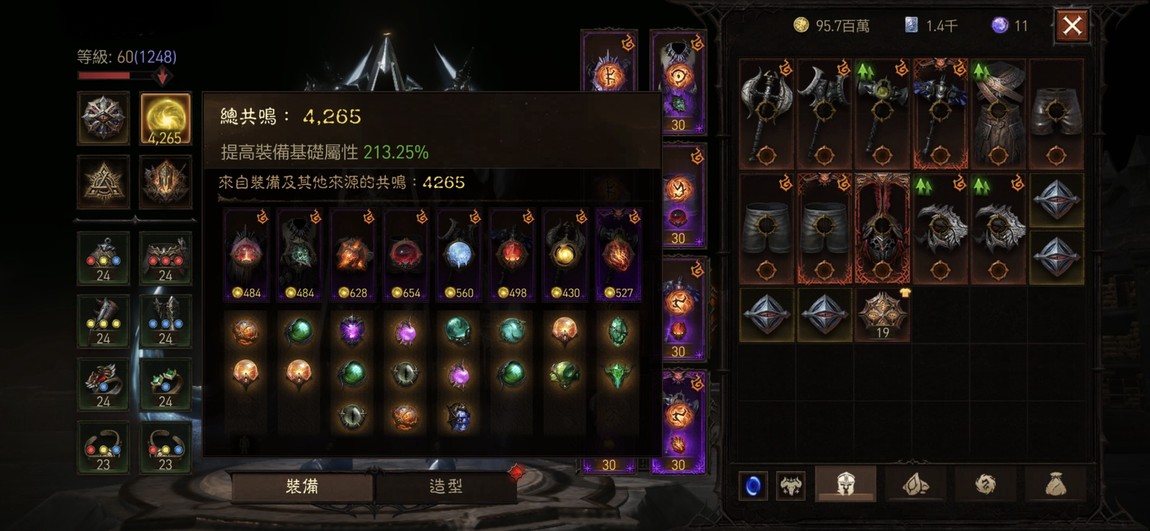Select the red horned helmet in inventory

coord(882,229)
